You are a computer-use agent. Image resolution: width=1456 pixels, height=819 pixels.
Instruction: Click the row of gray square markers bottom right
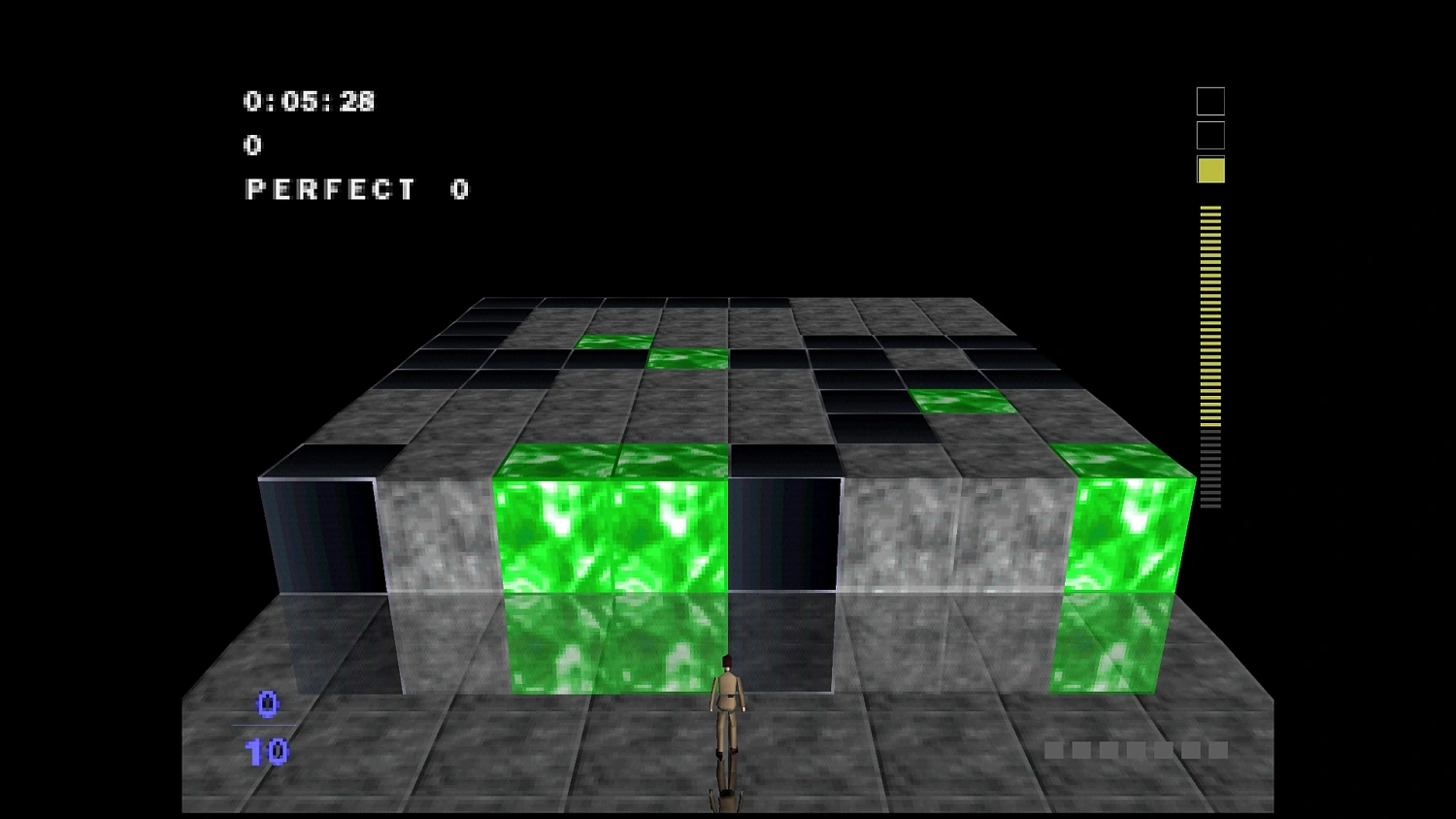[x=1136, y=749]
